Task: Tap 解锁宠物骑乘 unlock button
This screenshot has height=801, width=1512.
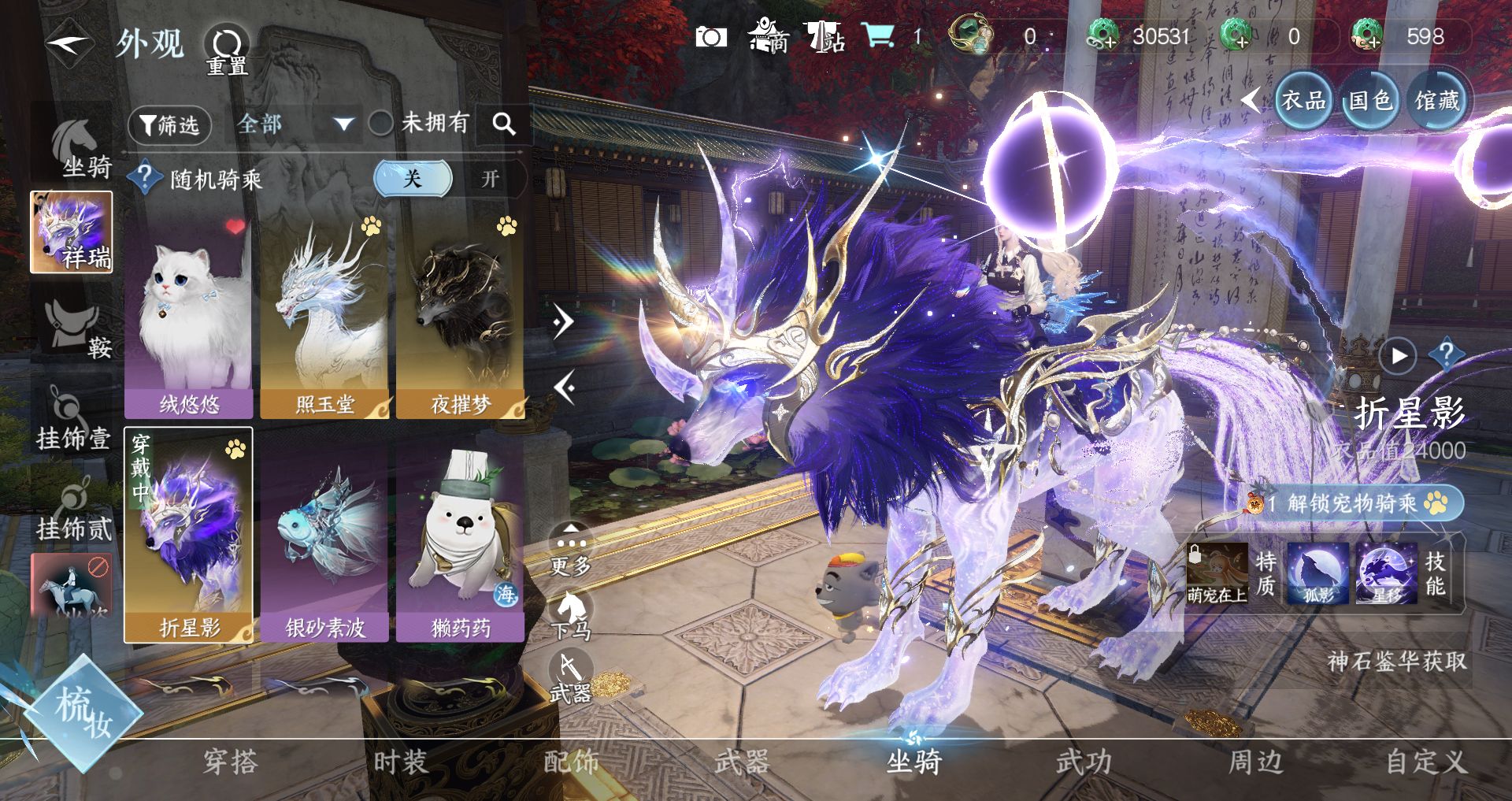Action: (1353, 502)
